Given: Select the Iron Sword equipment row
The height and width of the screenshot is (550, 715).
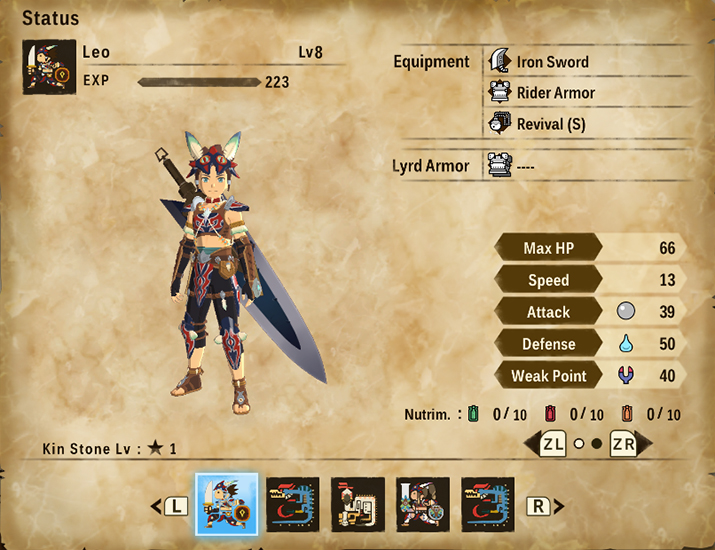Looking at the screenshot, I should point(552,62).
